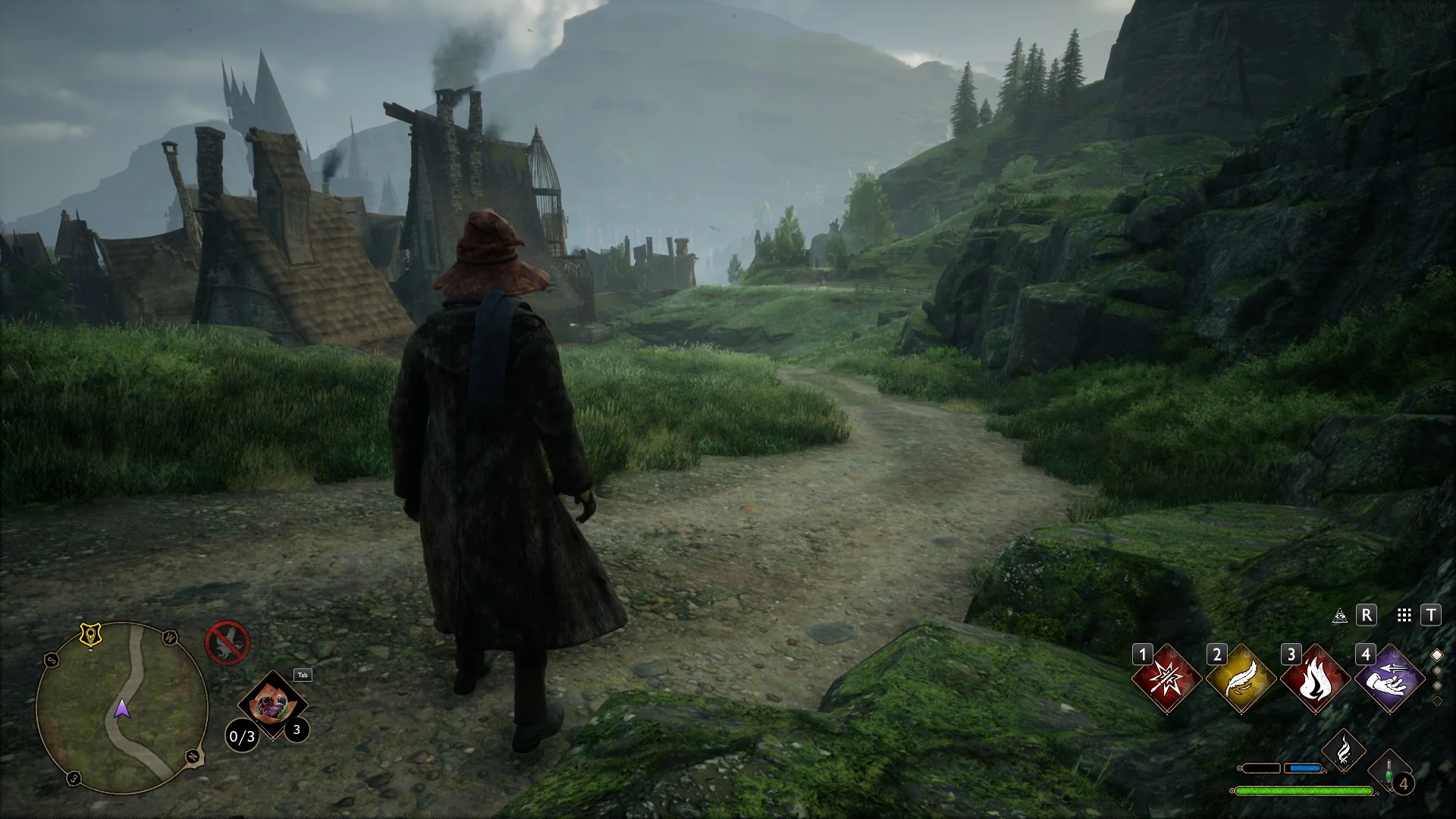The width and height of the screenshot is (1456, 819).
Task: Activate the yellow feather Levioso spell
Action: pyautogui.click(x=1241, y=679)
